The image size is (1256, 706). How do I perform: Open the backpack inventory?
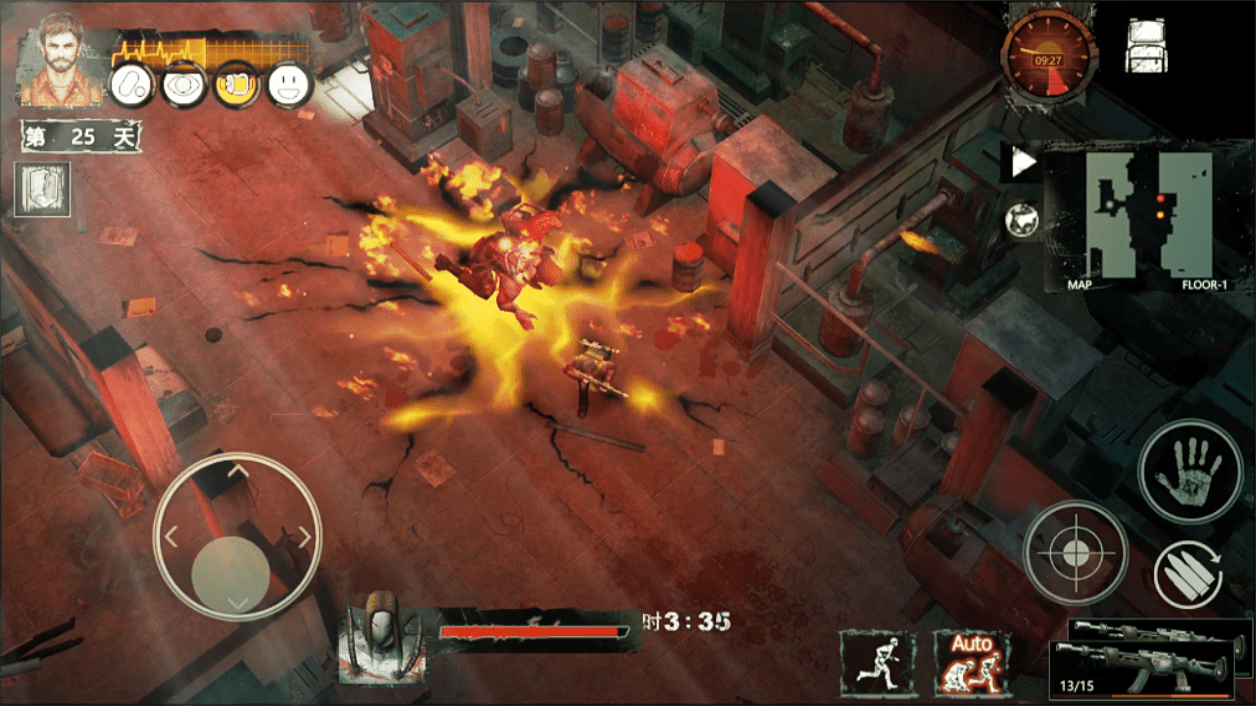1147,47
